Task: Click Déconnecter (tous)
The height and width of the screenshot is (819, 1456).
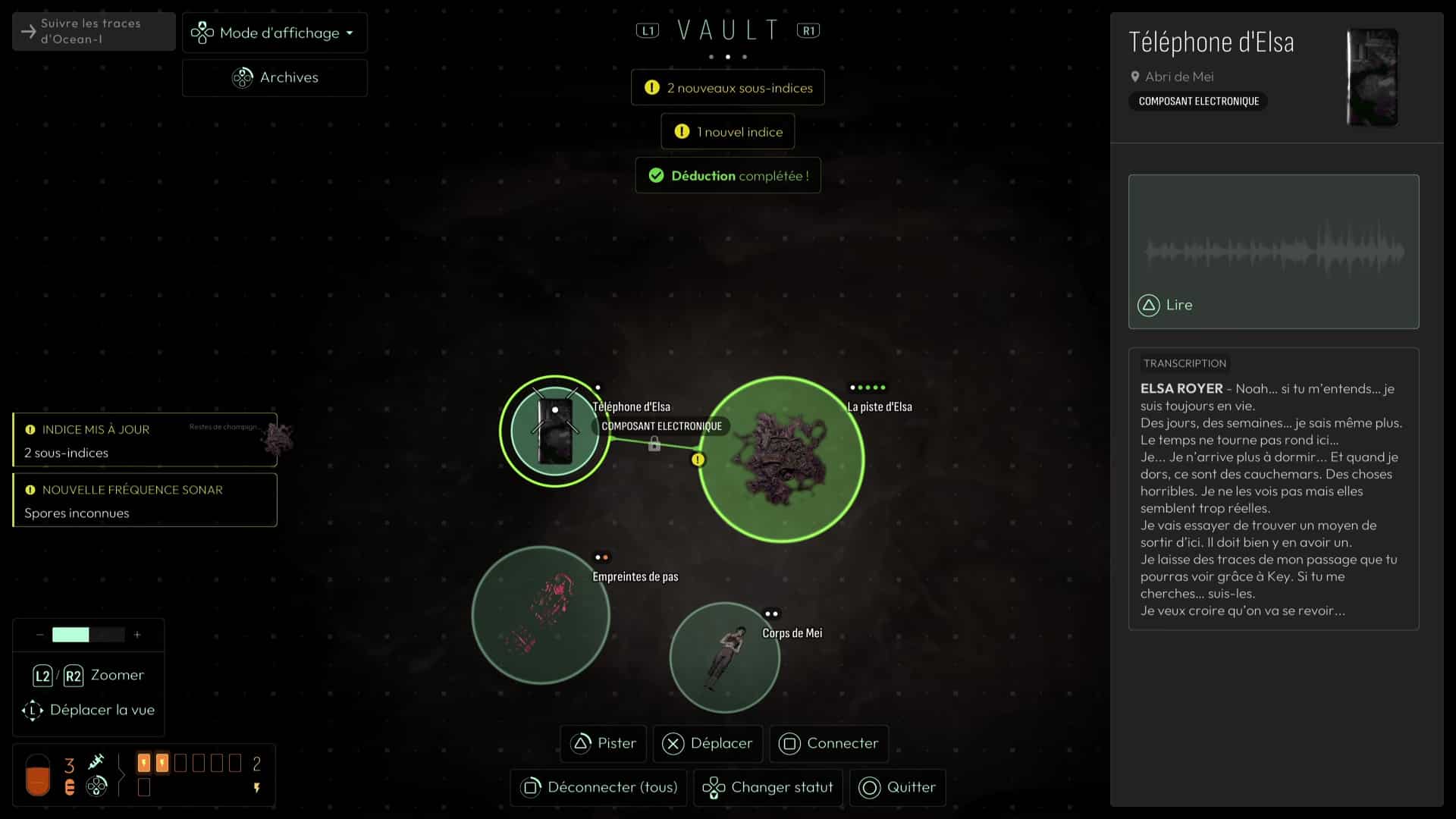Action: pyautogui.click(x=599, y=787)
